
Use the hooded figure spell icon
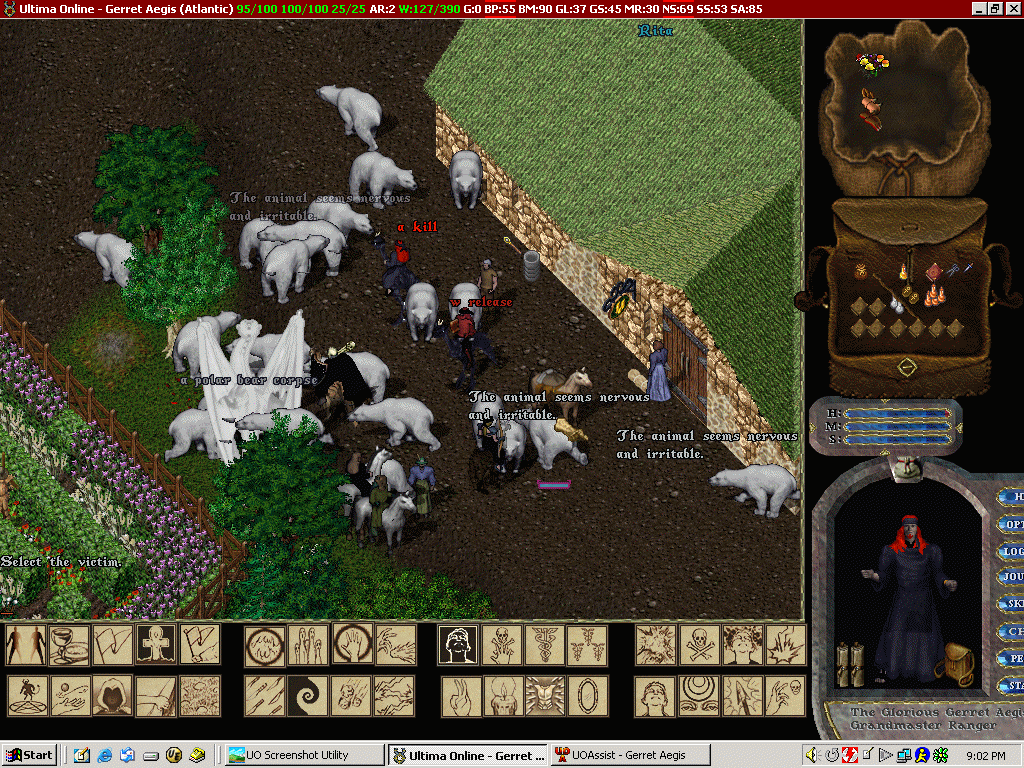pos(112,695)
